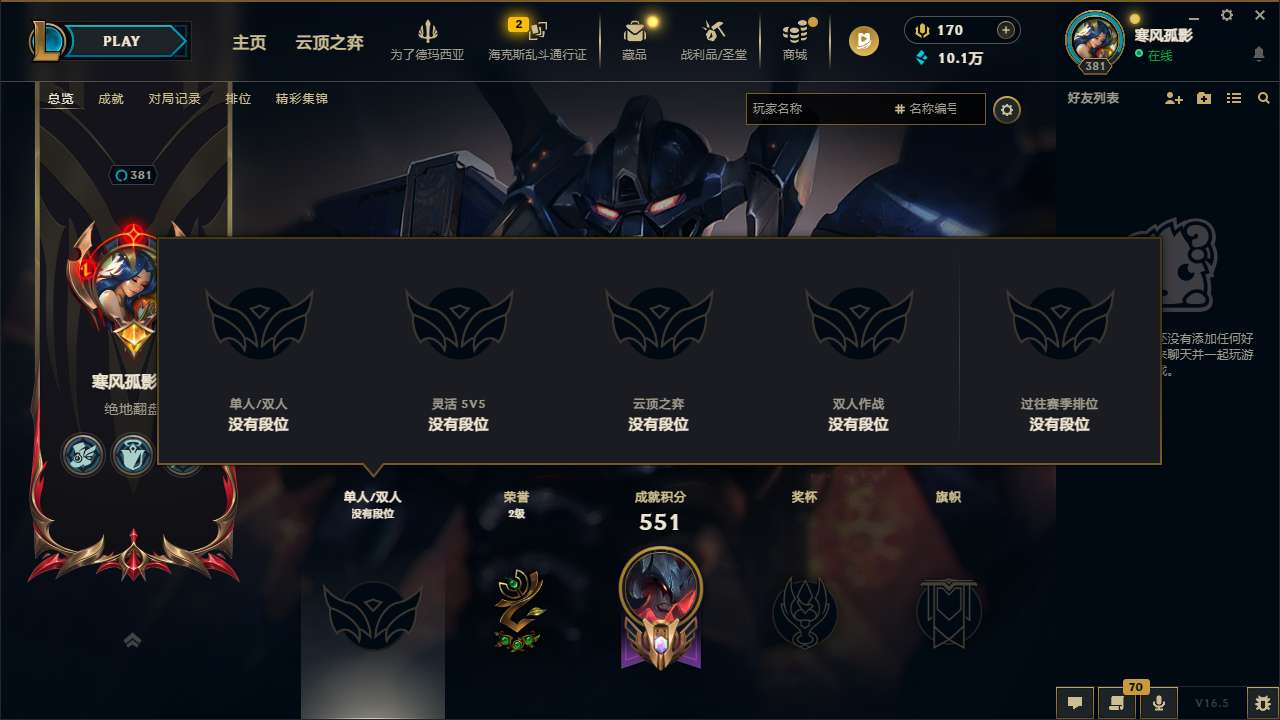Viewport: 1280px width, 720px height.
Task: Collapse the profile rank panel chevron
Action: point(131,640)
